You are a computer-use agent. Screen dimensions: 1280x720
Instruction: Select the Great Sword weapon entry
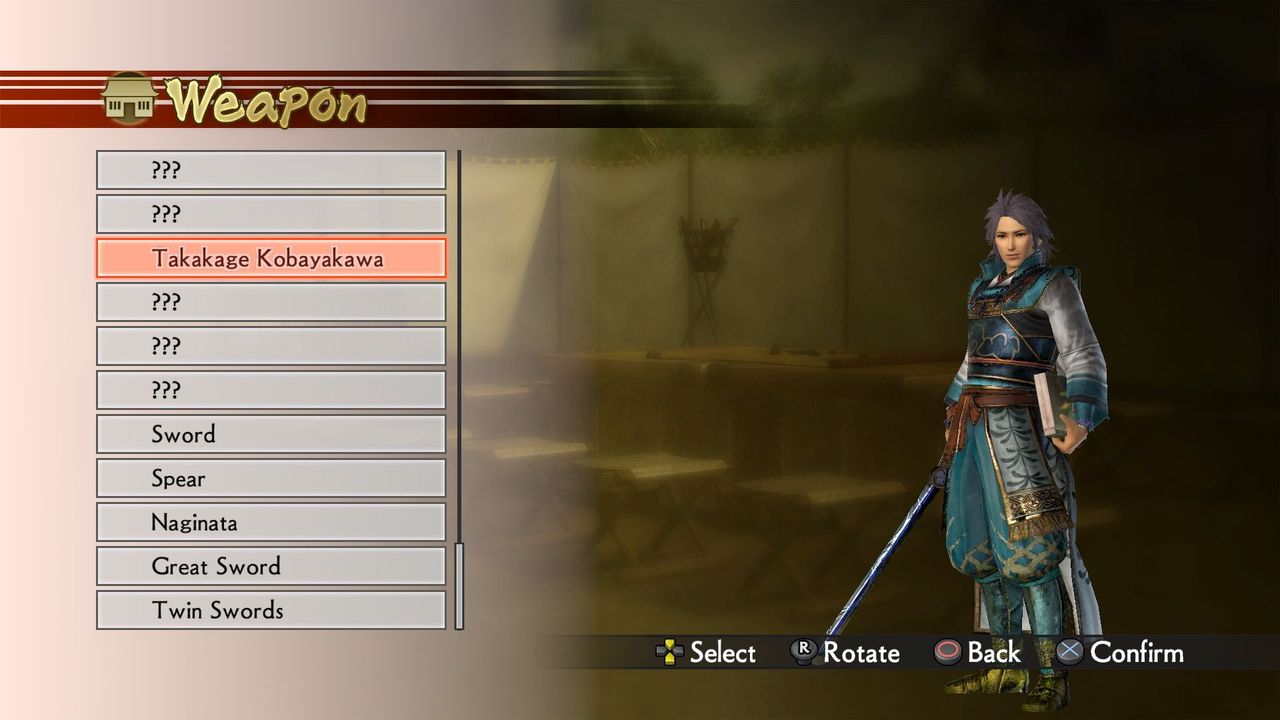270,566
